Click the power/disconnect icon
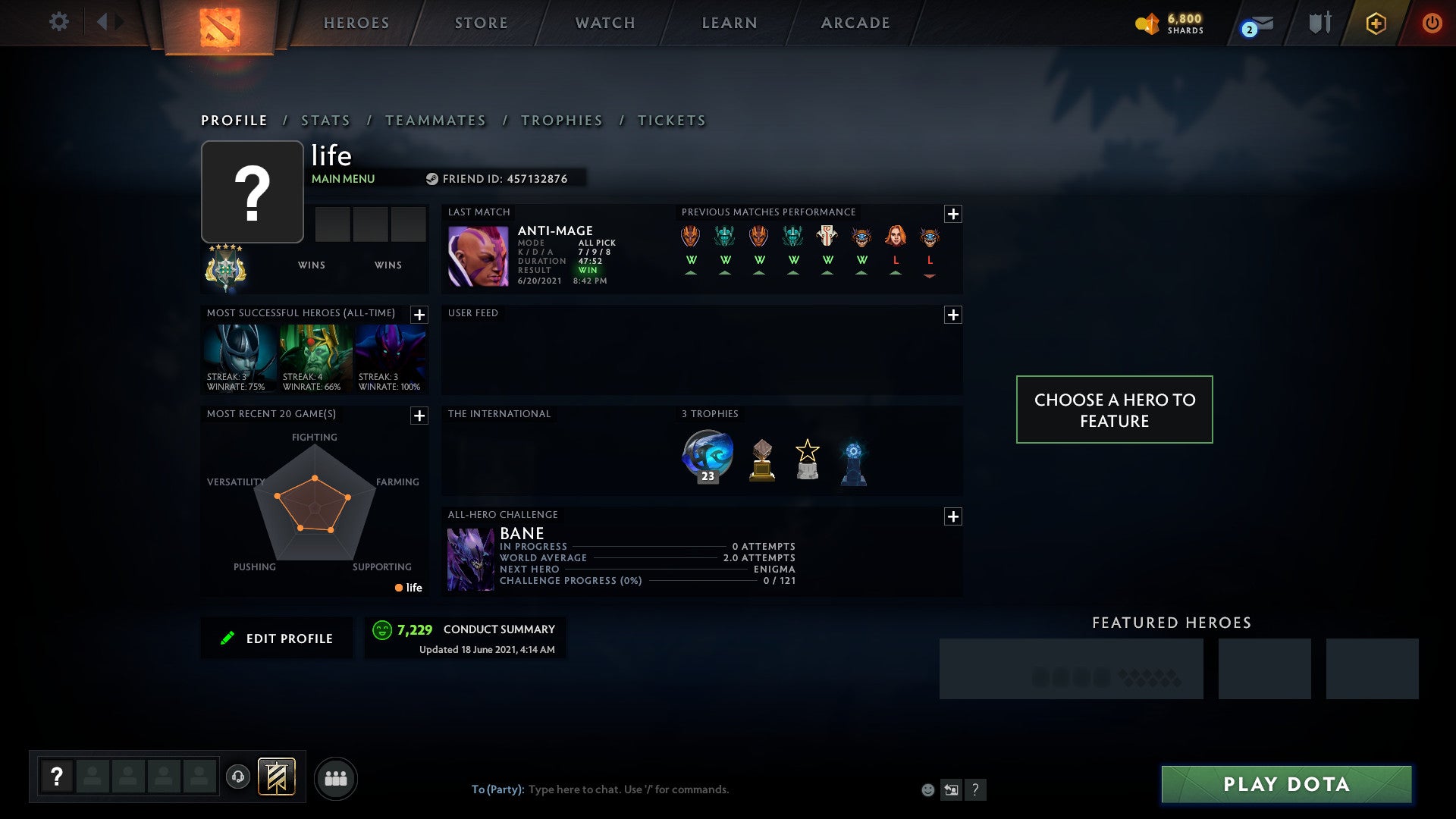The image size is (1456, 819). (x=1432, y=22)
